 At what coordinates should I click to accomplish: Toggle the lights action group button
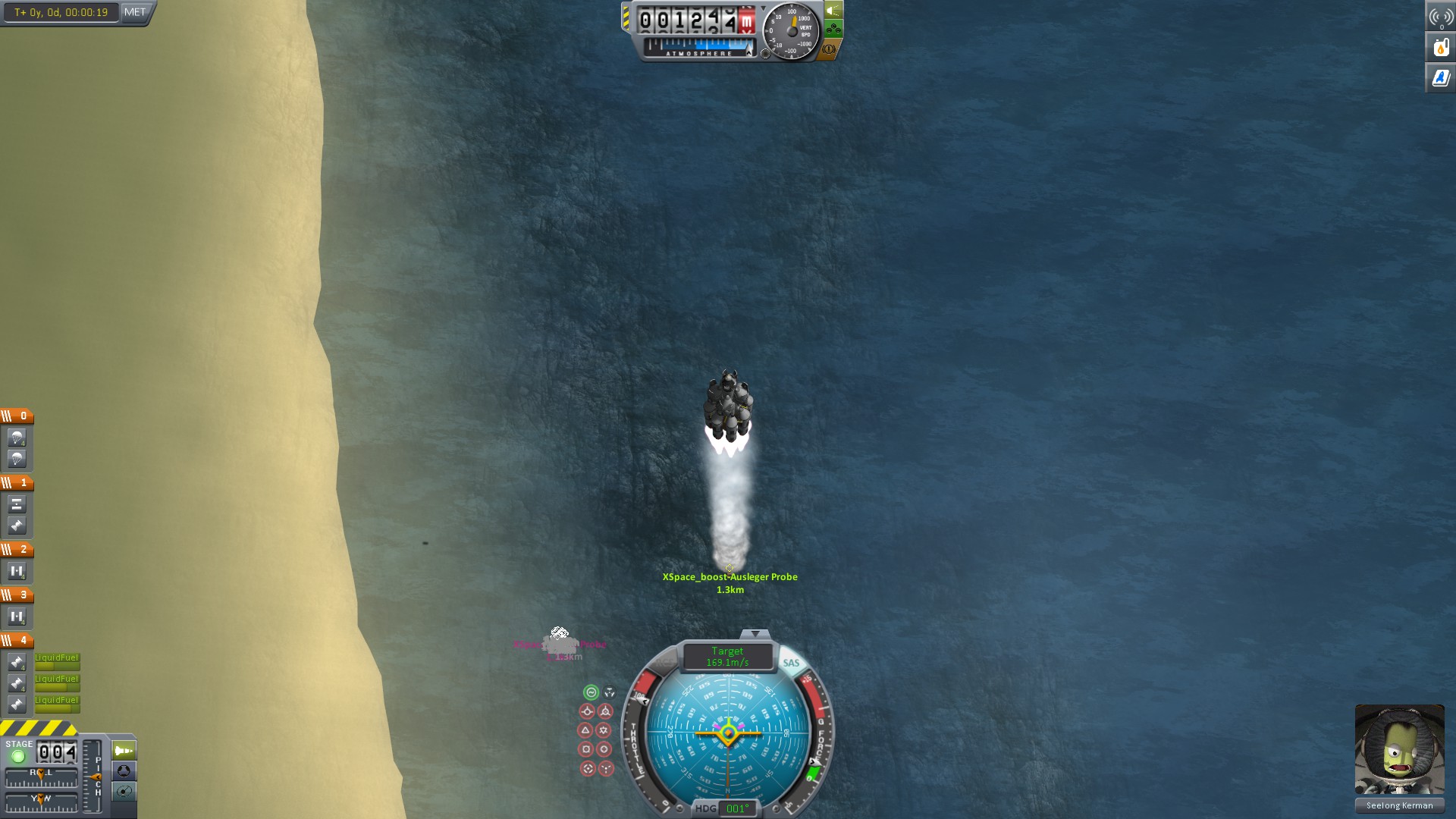(x=833, y=11)
